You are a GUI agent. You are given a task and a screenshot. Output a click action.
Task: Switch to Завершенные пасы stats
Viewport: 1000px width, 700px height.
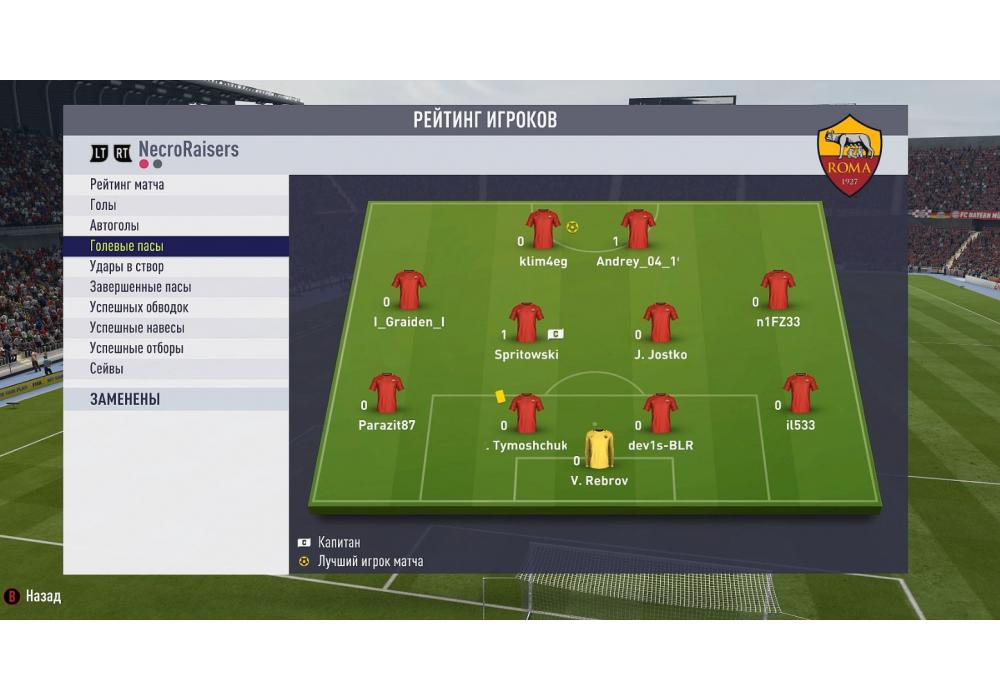(140, 287)
